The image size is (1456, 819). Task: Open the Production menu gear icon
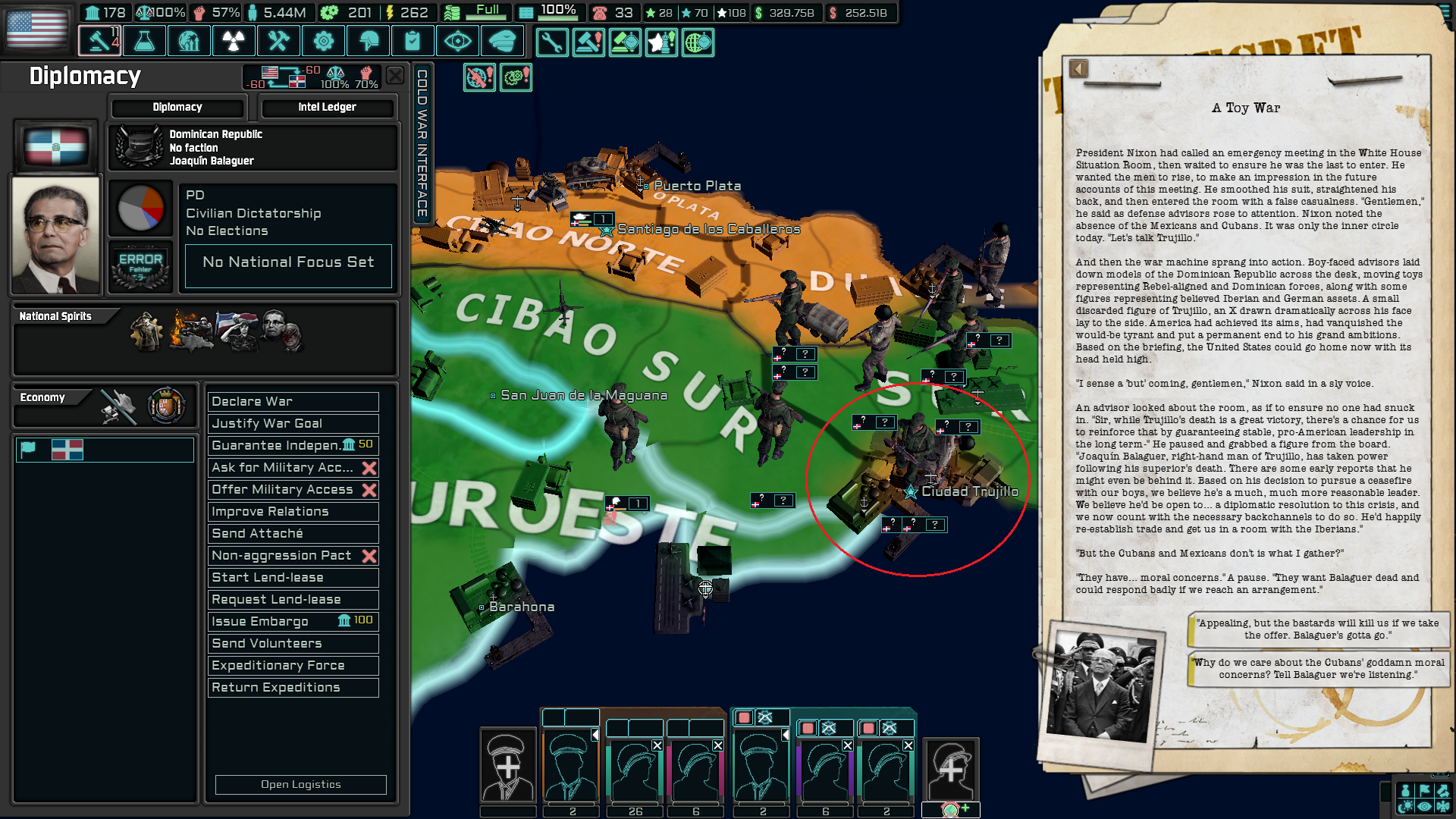pyautogui.click(x=324, y=41)
